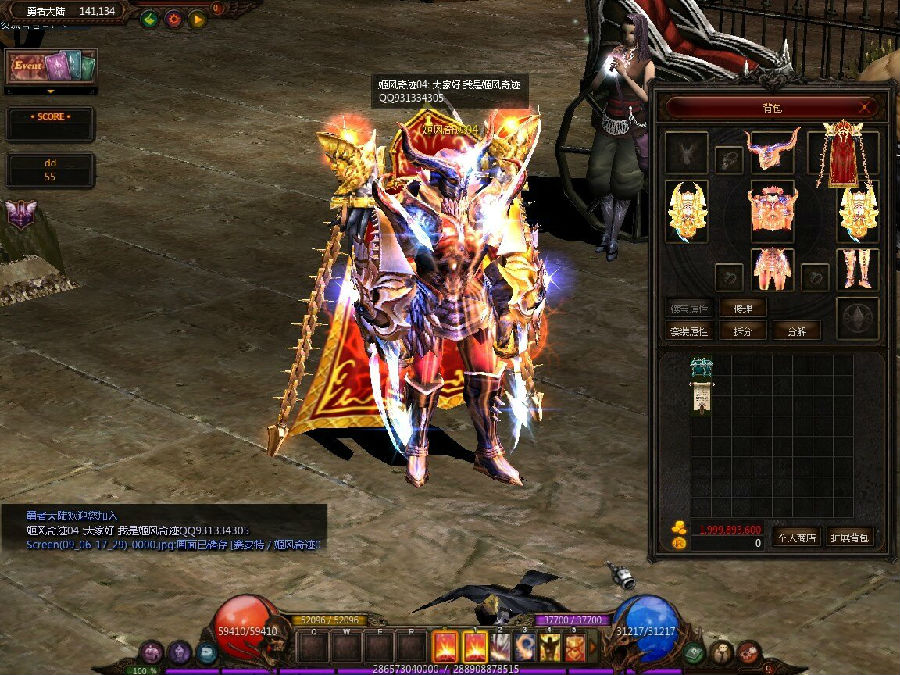
Task: Select the chest armor equipment slot
Action: click(771, 208)
